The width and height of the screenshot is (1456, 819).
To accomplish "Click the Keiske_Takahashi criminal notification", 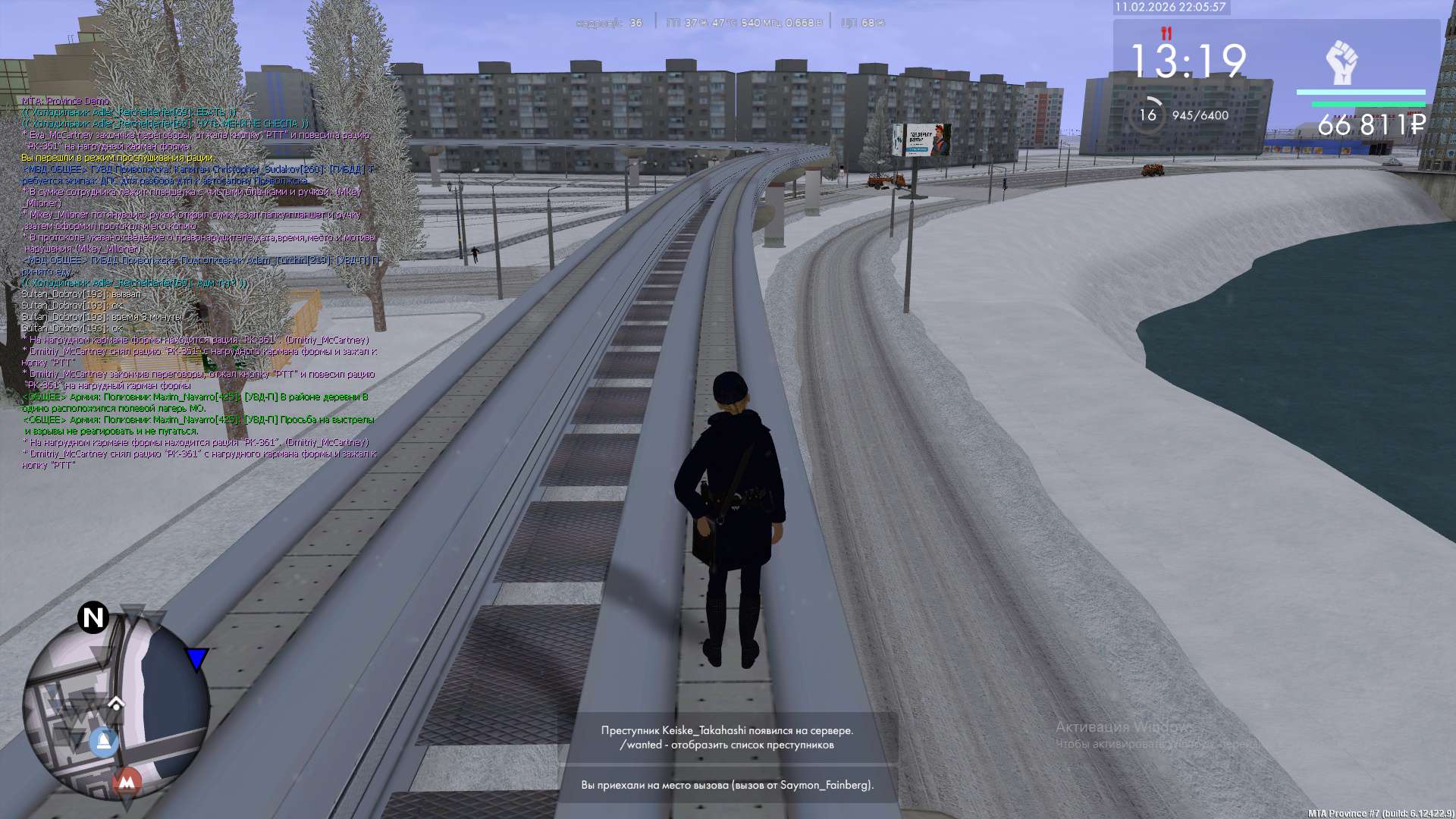I will click(x=727, y=737).
